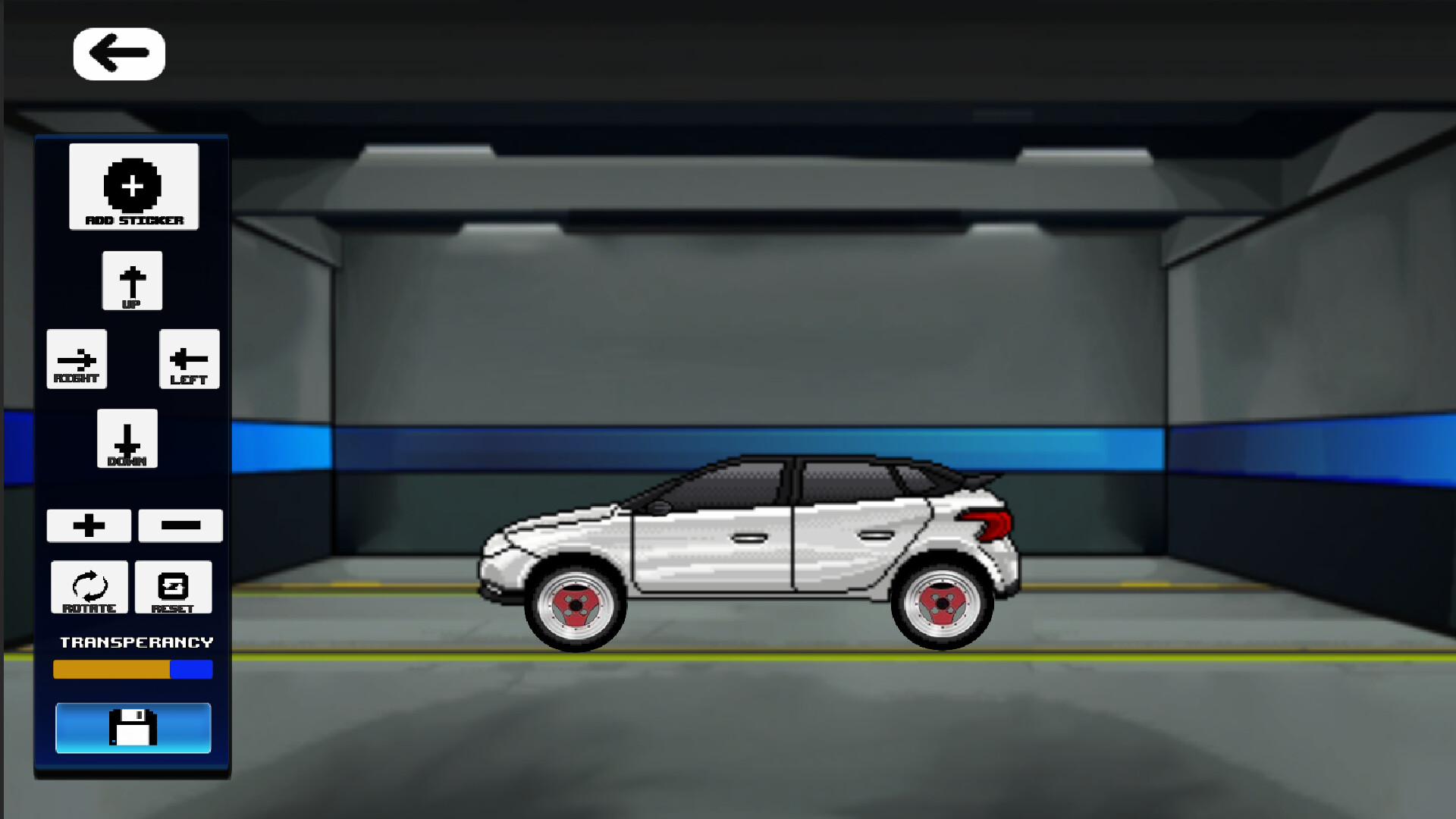Select the Left arrow control

(189, 358)
